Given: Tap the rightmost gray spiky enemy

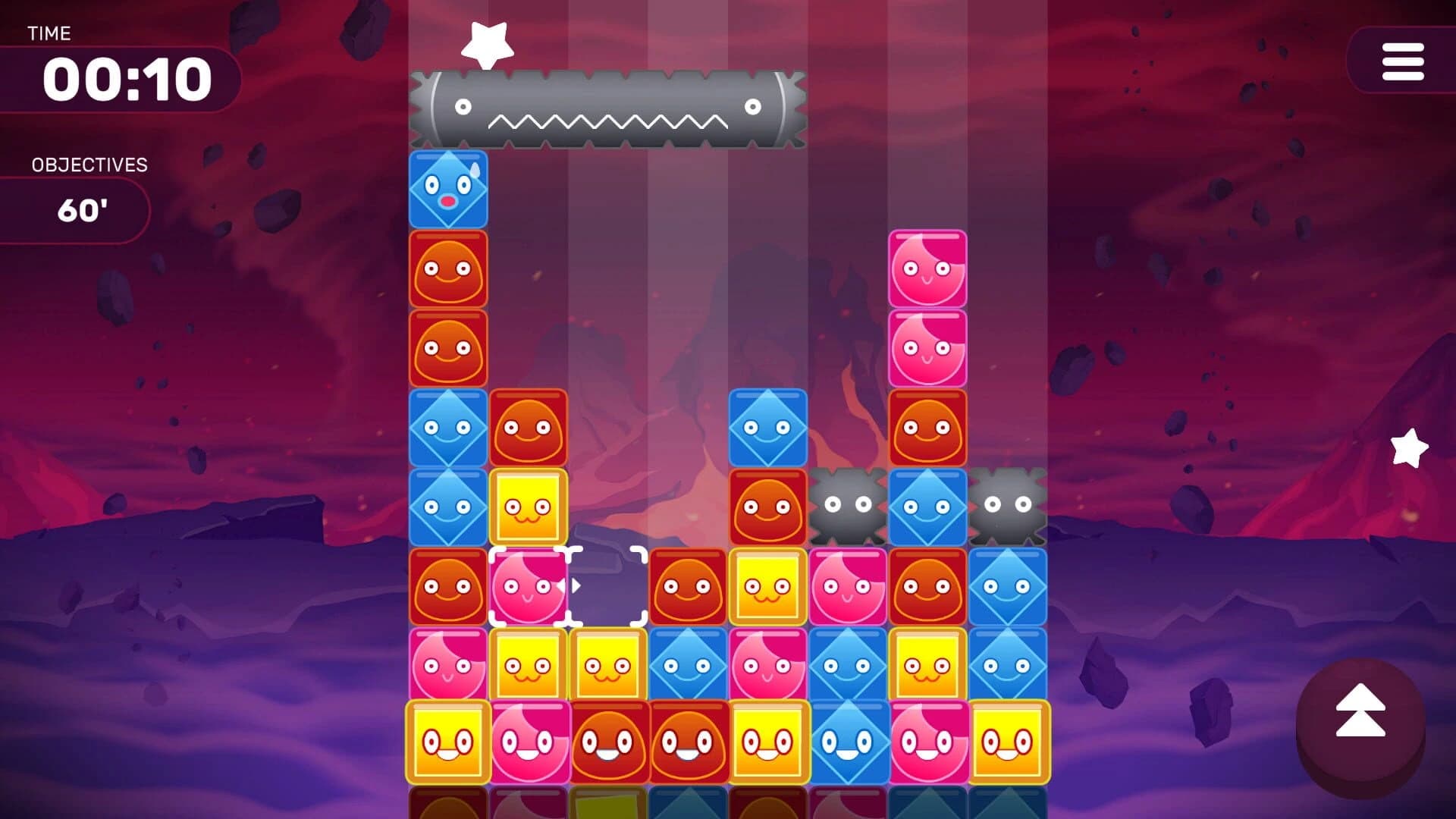Looking at the screenshot, I should [1009, 504].
